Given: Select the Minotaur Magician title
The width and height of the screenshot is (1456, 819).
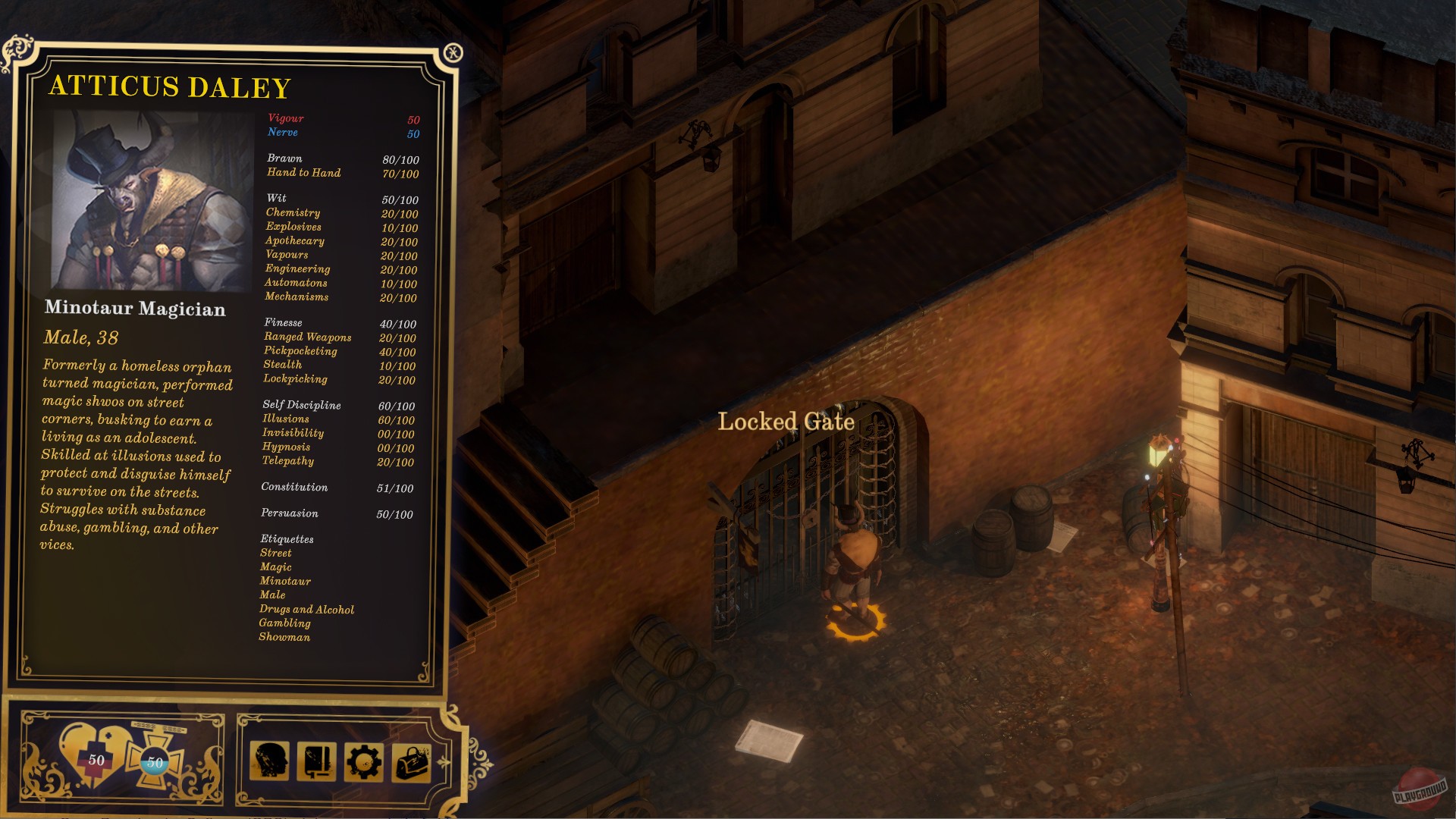Looking at the screenshot, I should [x=136, y=309].
